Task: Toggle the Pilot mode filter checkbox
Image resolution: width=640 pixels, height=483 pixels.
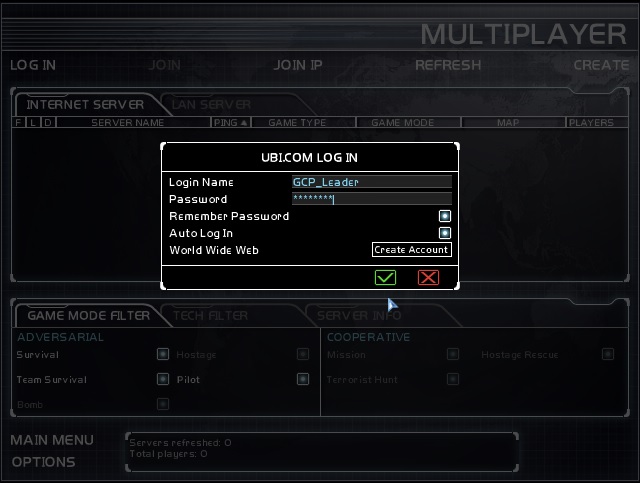Action: (x=302, y=379)
